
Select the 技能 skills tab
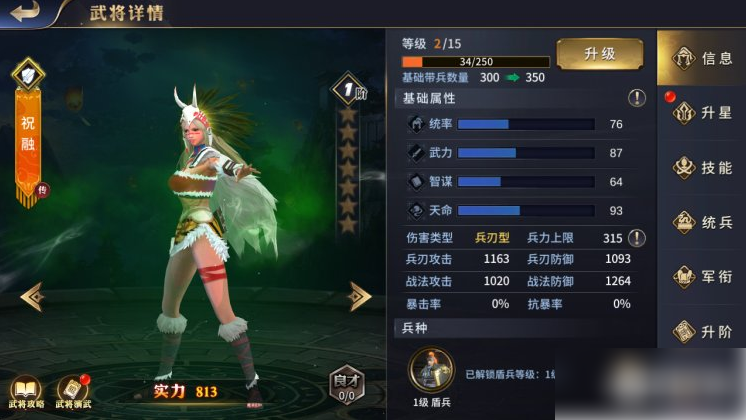[701, 168]
